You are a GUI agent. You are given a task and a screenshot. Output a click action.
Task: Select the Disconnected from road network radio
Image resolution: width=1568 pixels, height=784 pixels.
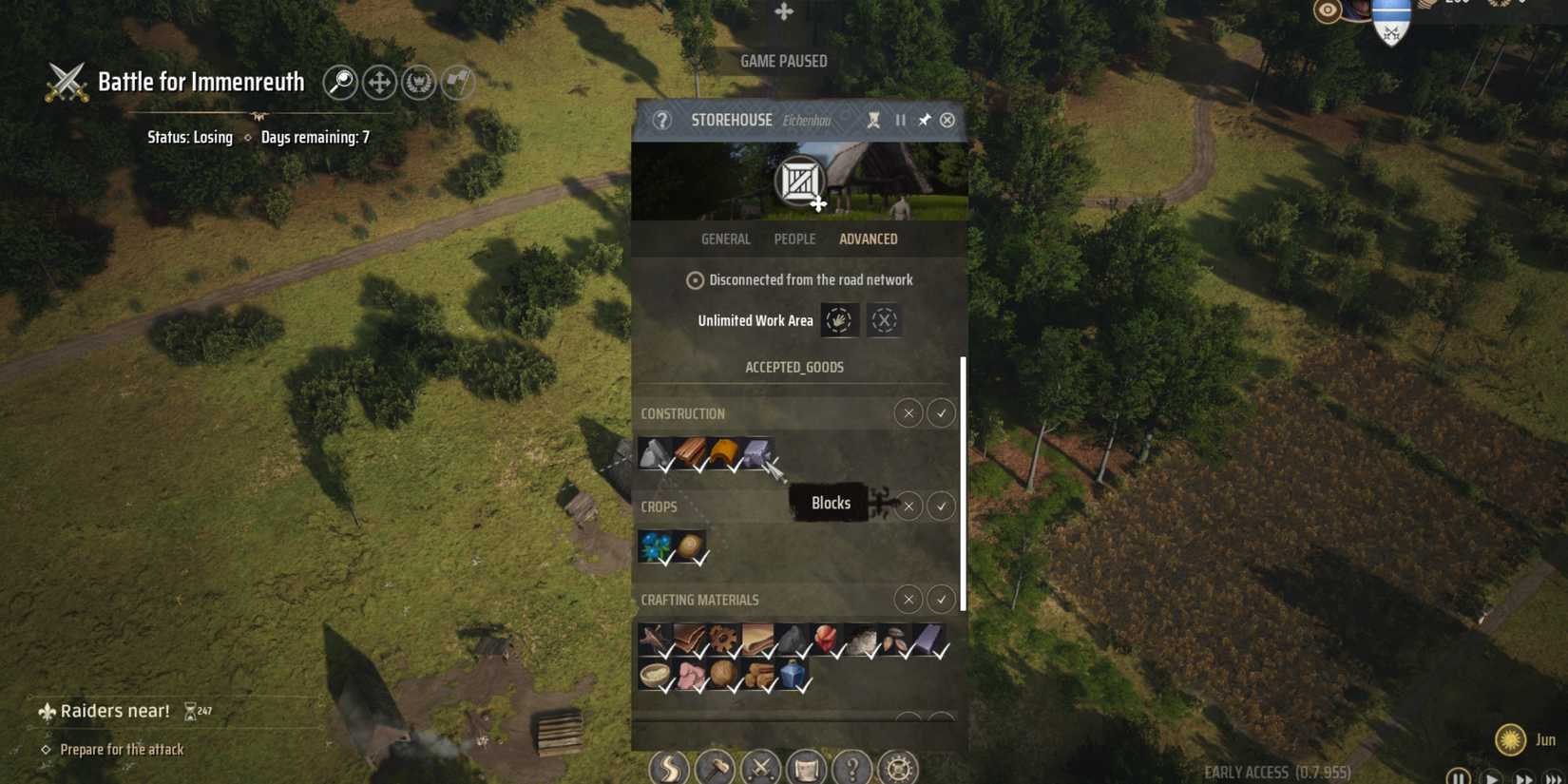pyautogui.click(x=695, y=279)
